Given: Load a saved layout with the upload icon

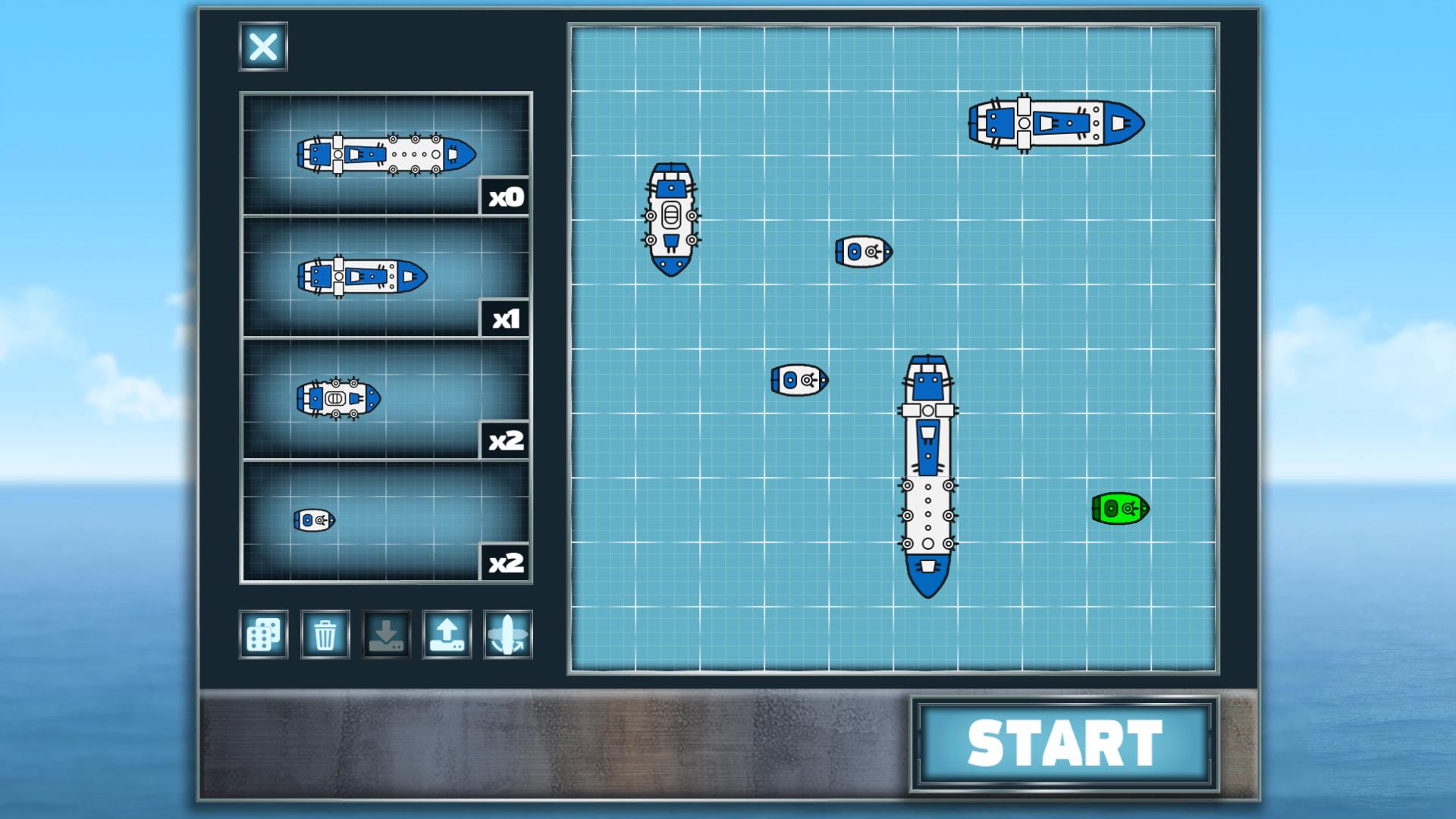Looking at the screenshot, I should coord(447,635).
